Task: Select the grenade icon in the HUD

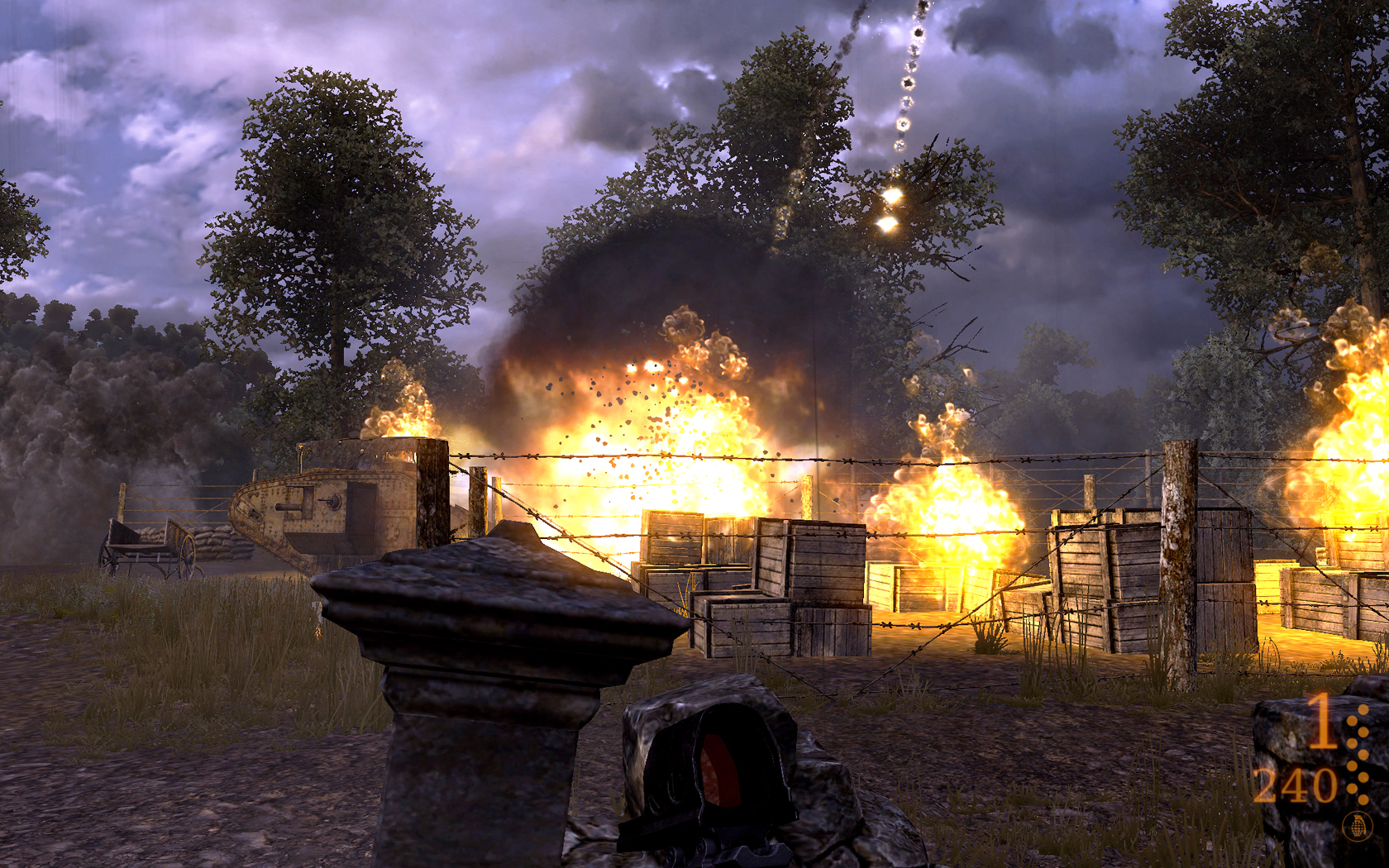Action: [x=1356, y=825]
